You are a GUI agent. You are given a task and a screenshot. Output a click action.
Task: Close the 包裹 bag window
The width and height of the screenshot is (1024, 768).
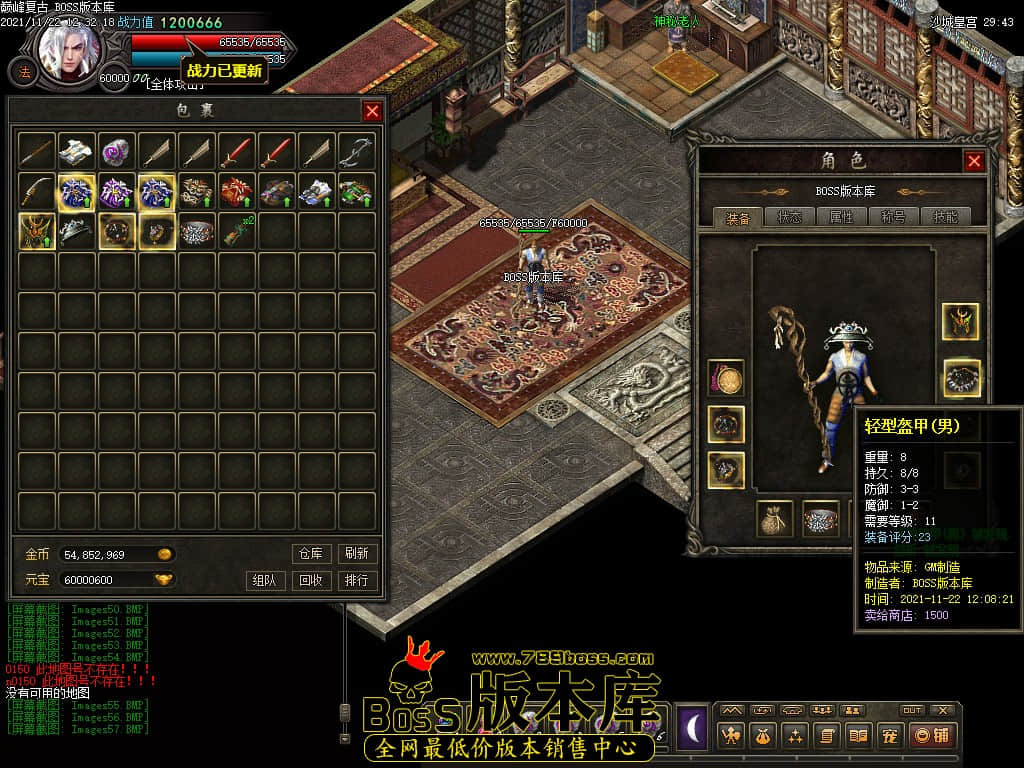click(x=372, y=111)
